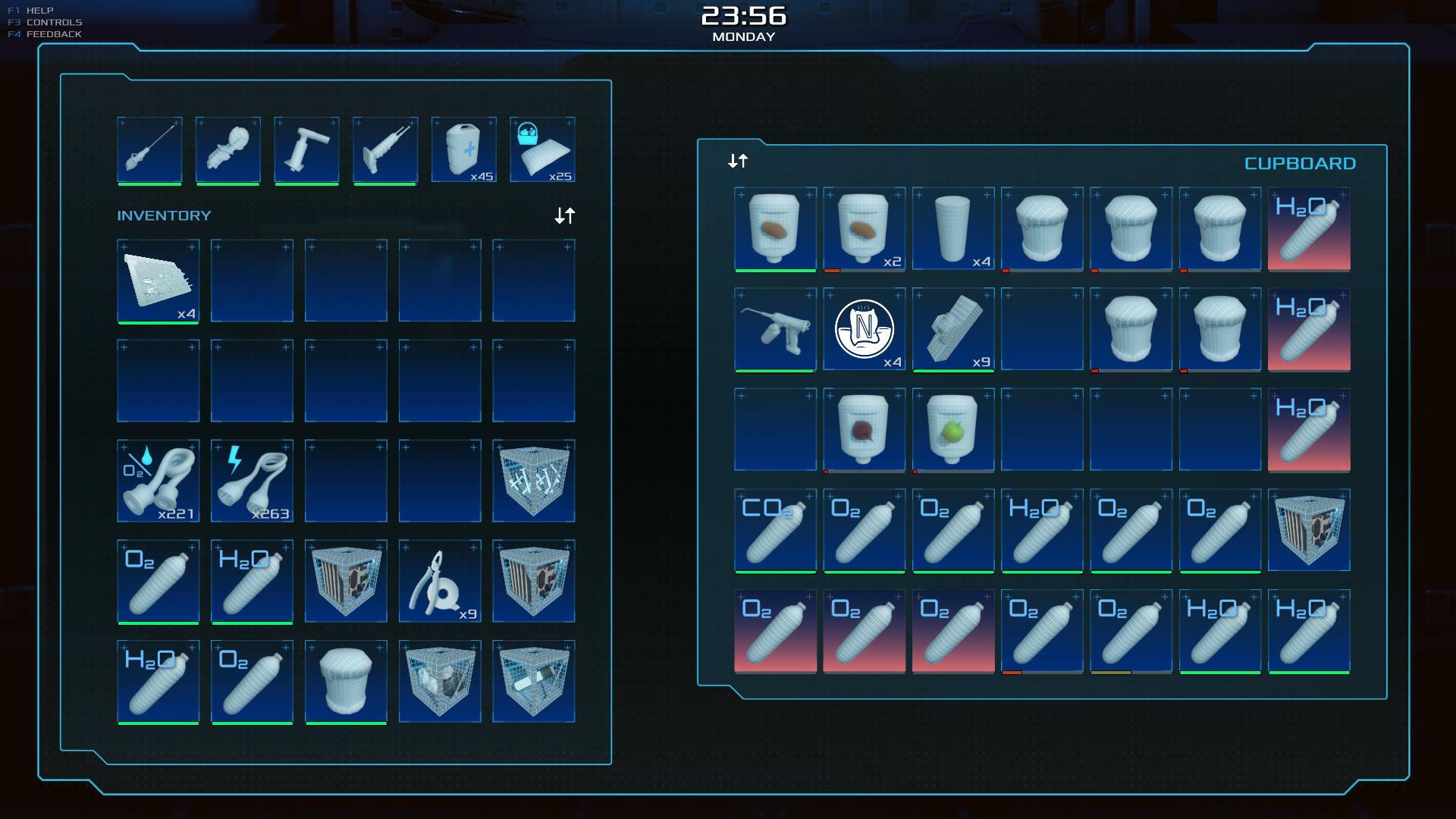
Task: Select the hotbar item stacked x25
Action: (x=542, y=149)
